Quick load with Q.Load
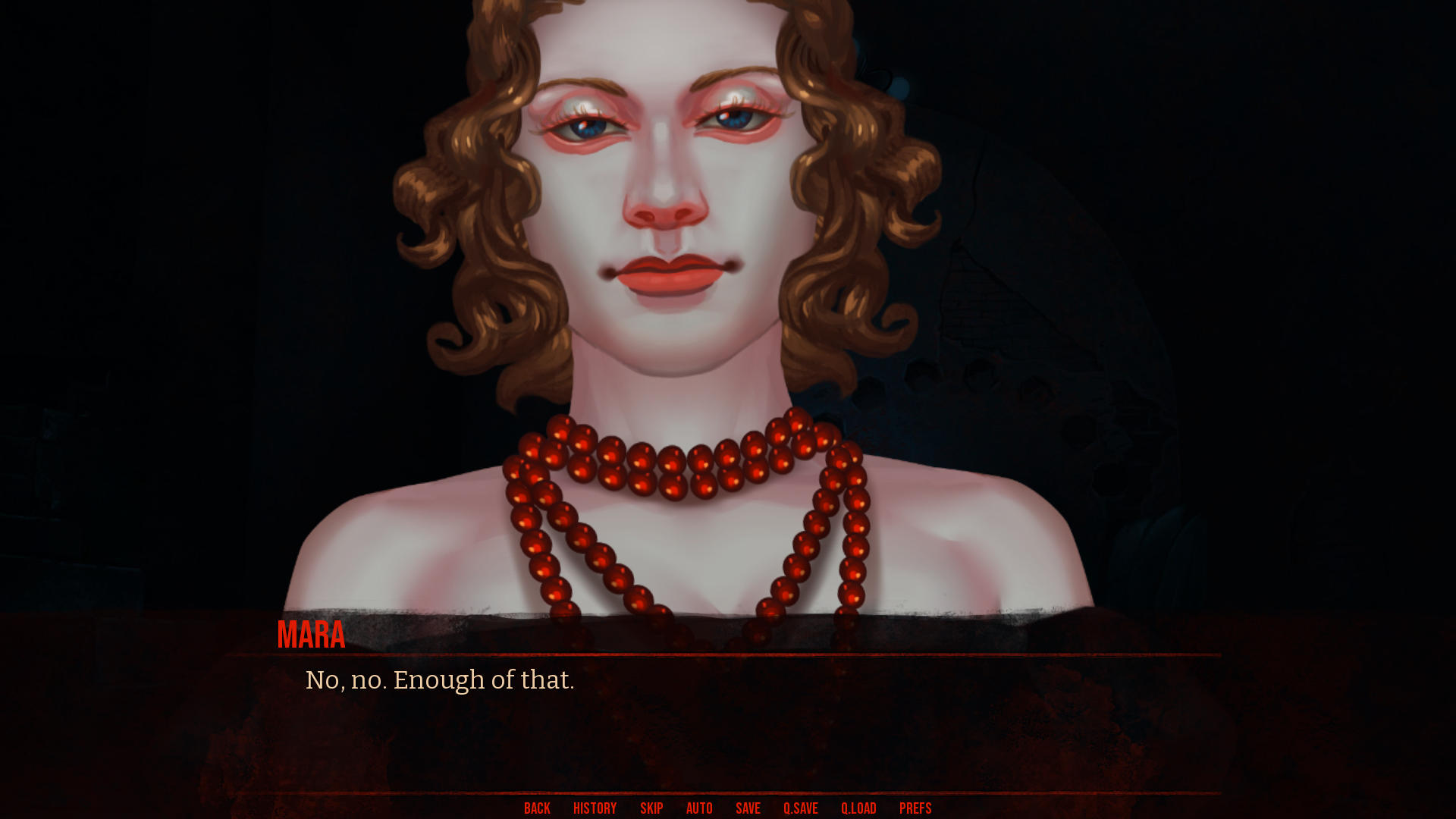Image resolution: width=1456 pixels, height=819 pixels. [x=858, y=808]
